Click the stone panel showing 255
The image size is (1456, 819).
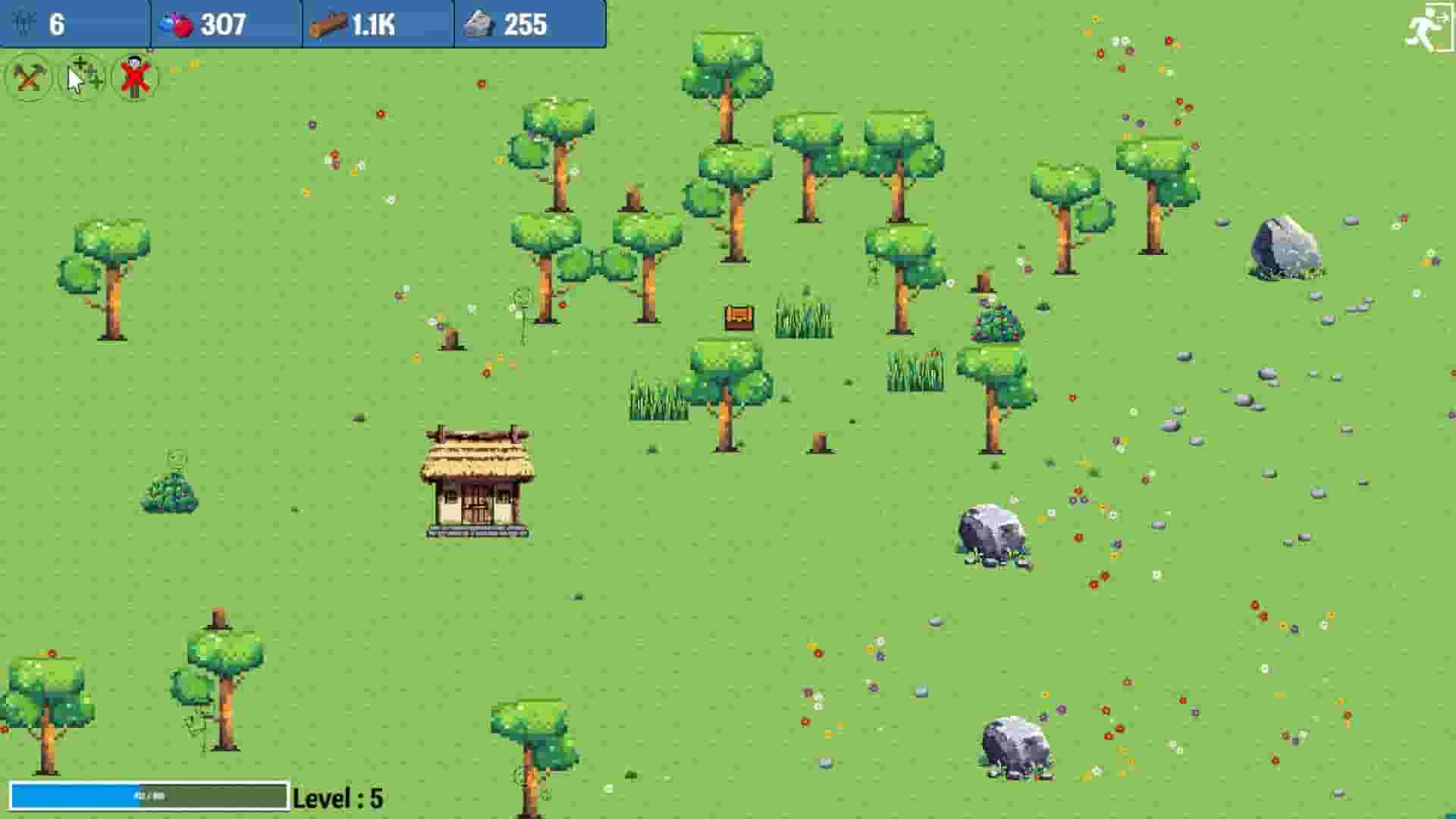click(x=527, y=23)
